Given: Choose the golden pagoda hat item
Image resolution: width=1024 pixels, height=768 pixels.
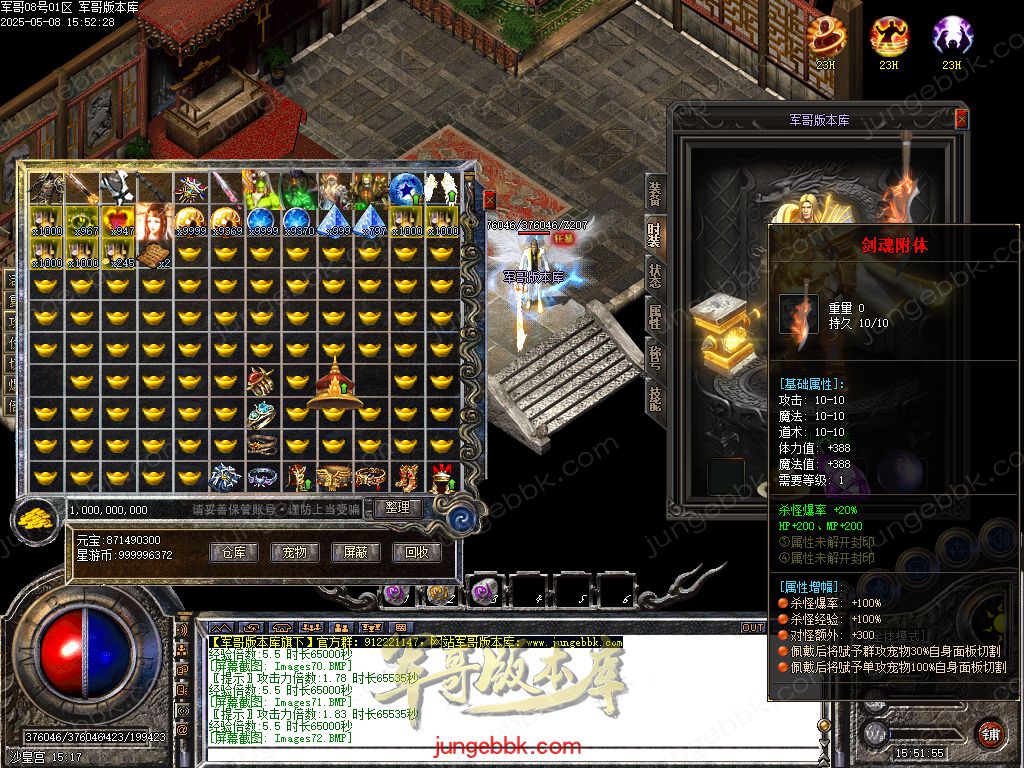Looking at the screenshot, I should [333, 385].
